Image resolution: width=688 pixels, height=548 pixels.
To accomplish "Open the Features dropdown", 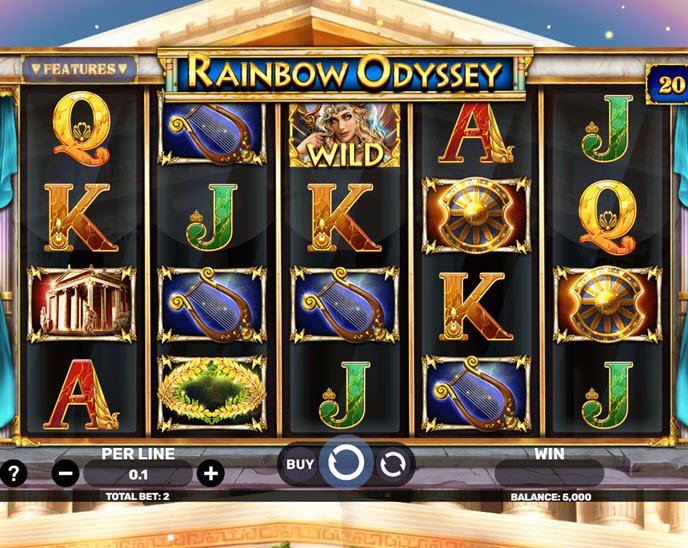I will tap(79, 69).
